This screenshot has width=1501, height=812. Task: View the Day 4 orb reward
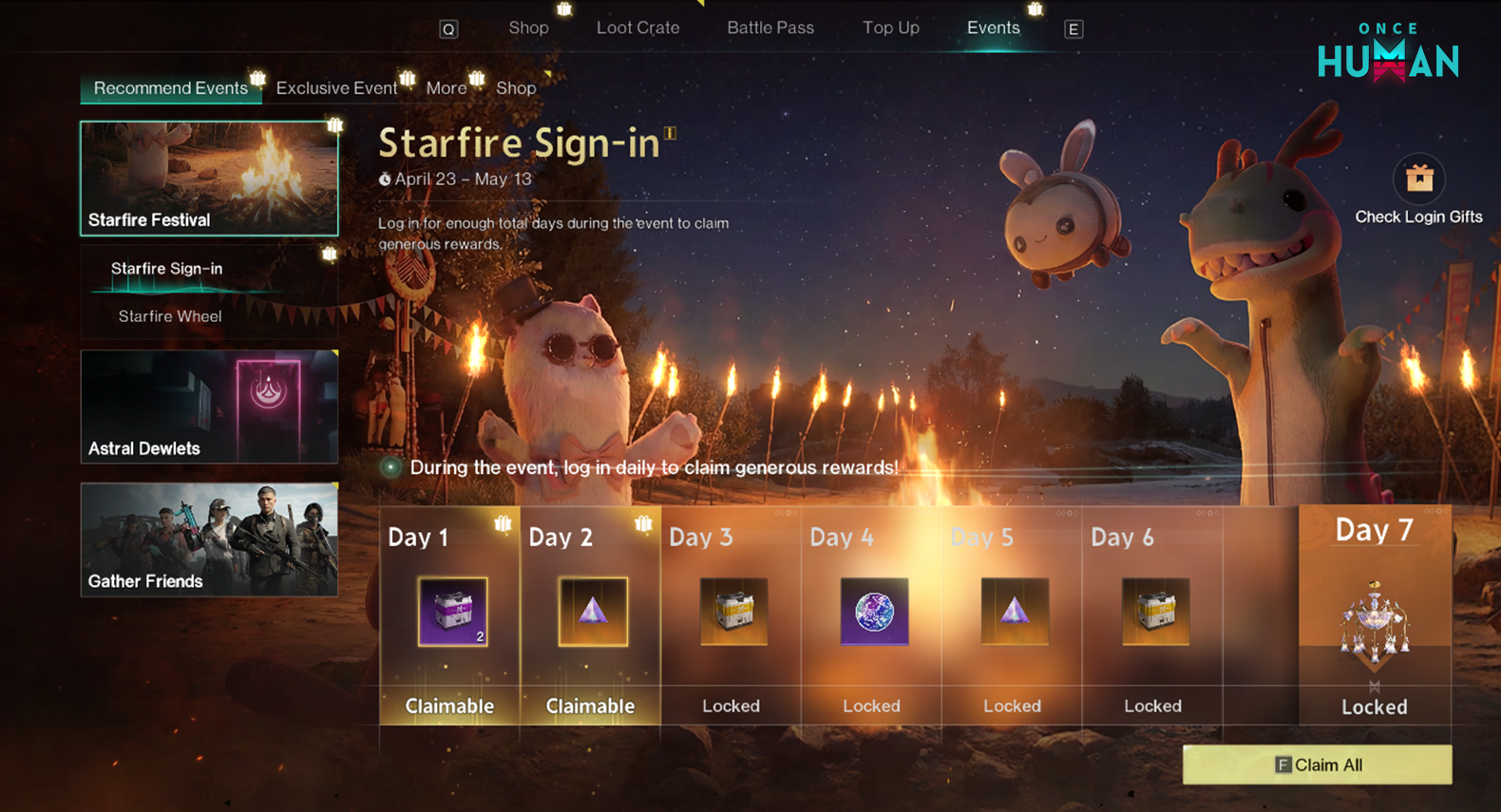(x=874, y=613)
